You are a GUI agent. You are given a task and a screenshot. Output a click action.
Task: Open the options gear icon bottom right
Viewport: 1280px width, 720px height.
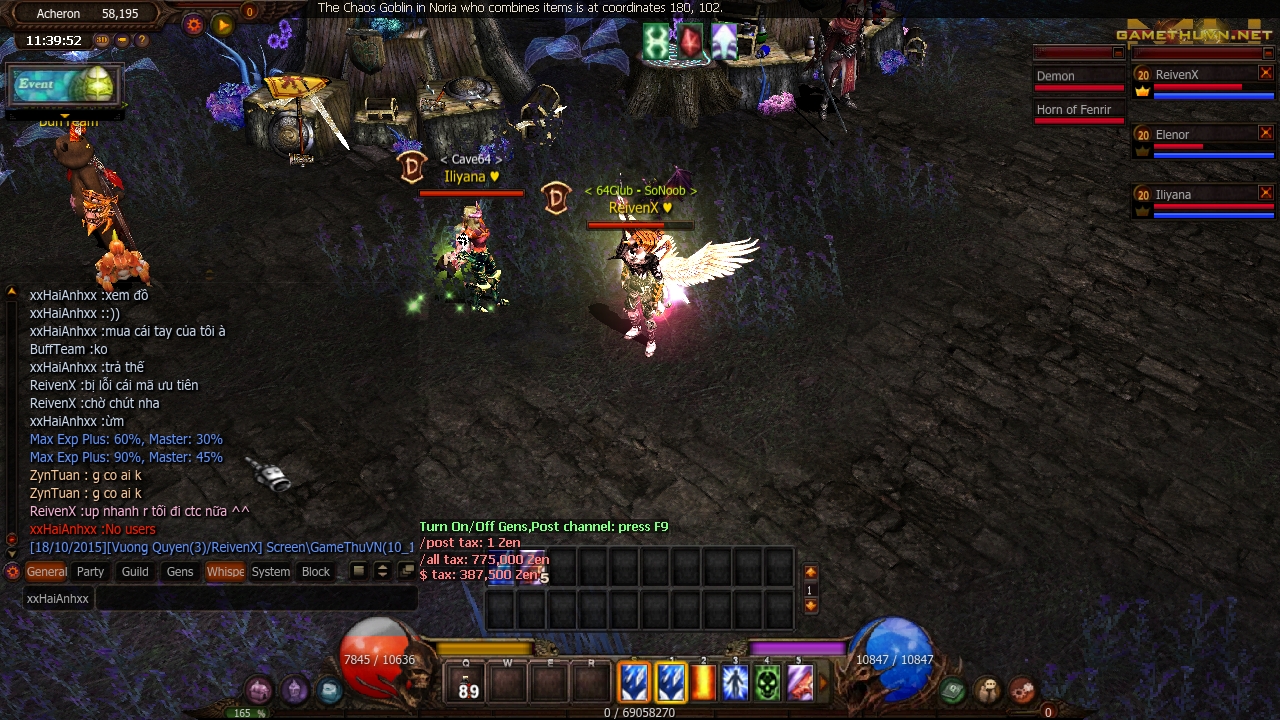(x=1021, y=692)
